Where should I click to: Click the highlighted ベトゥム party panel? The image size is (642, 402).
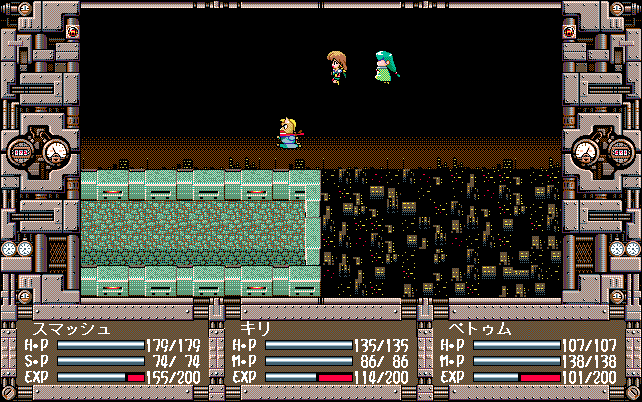pyautogui.click(x=528, y=352)
